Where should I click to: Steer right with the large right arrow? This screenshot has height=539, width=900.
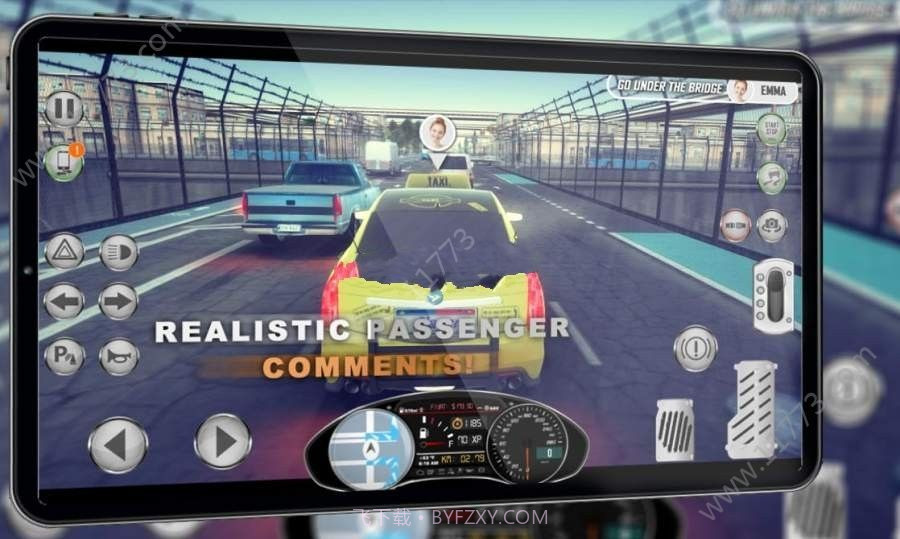(x=222, y=441)
